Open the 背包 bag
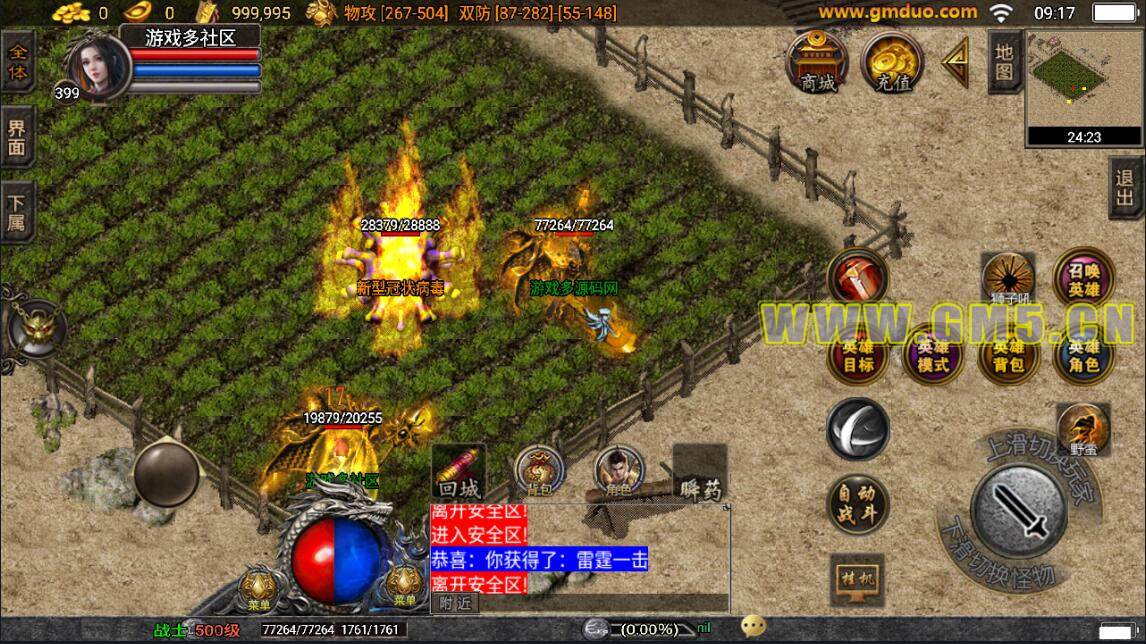The image size is (1146, 644). point(539,470)
